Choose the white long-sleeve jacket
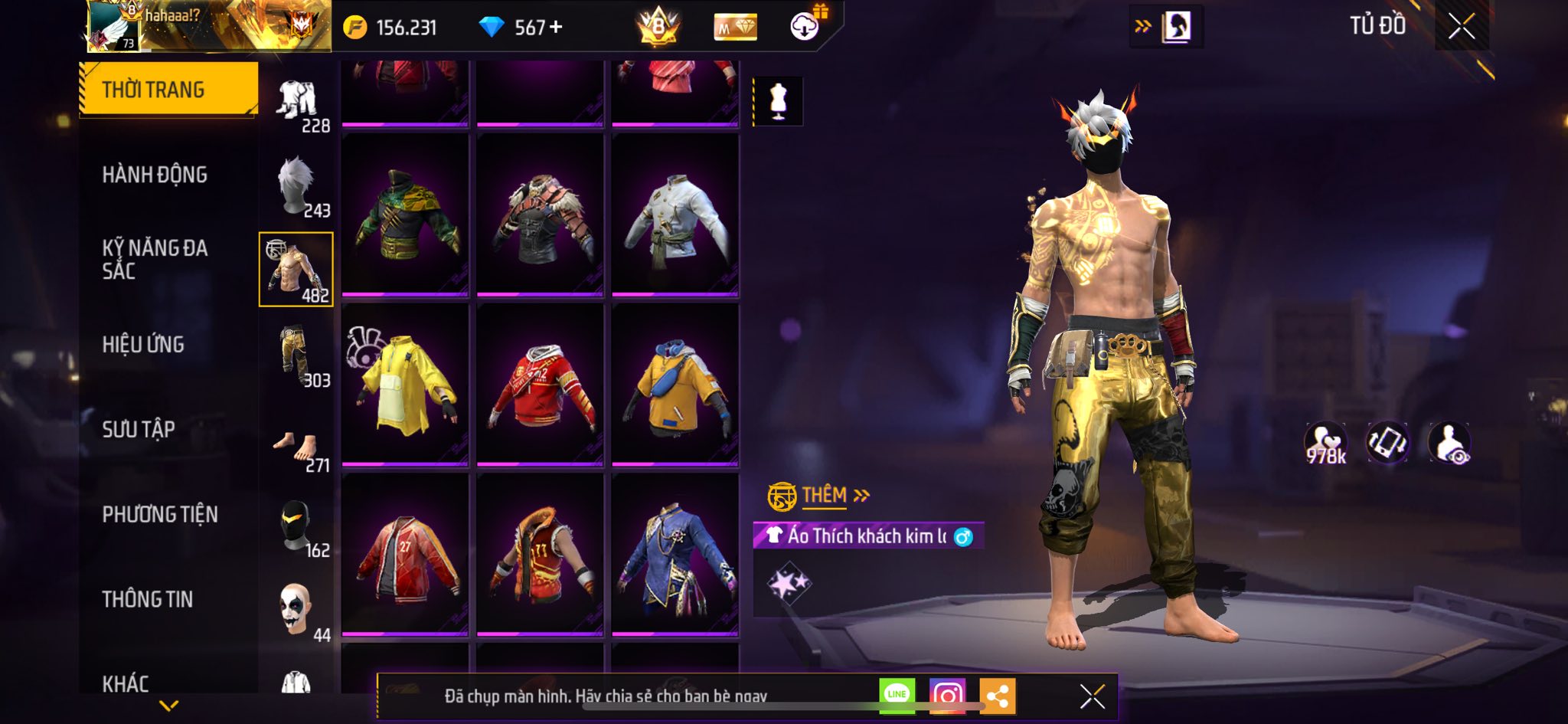The image size is (1568, 724). pos(675,215)
